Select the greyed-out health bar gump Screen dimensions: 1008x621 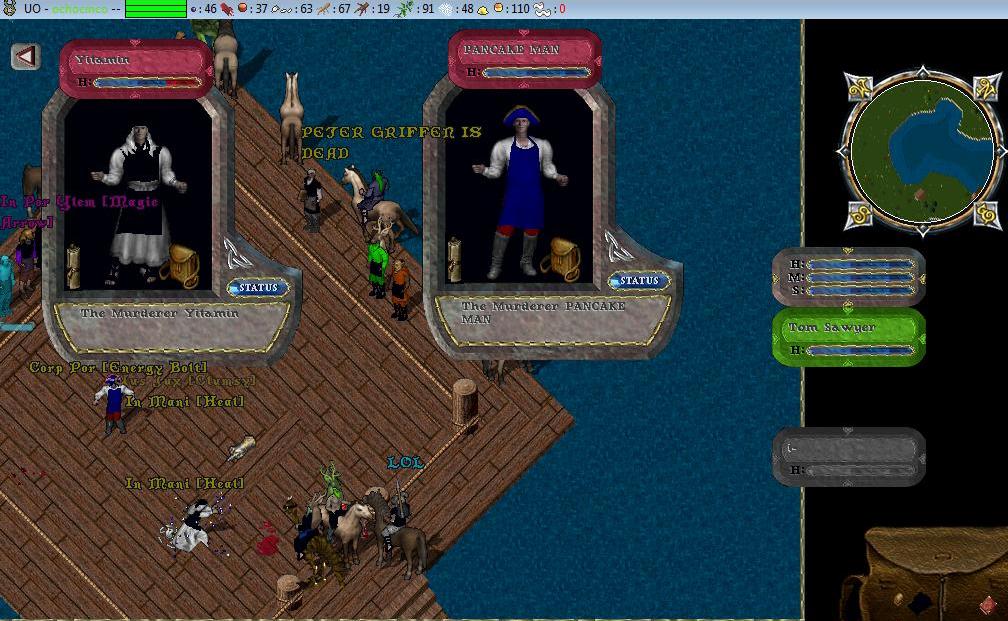[x=849, y=458]
